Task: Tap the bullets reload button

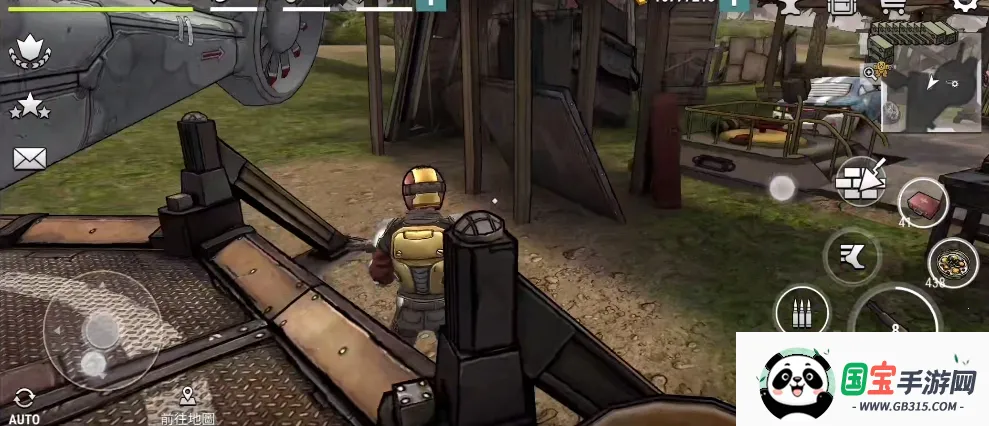Action: (x=801, y=311)
